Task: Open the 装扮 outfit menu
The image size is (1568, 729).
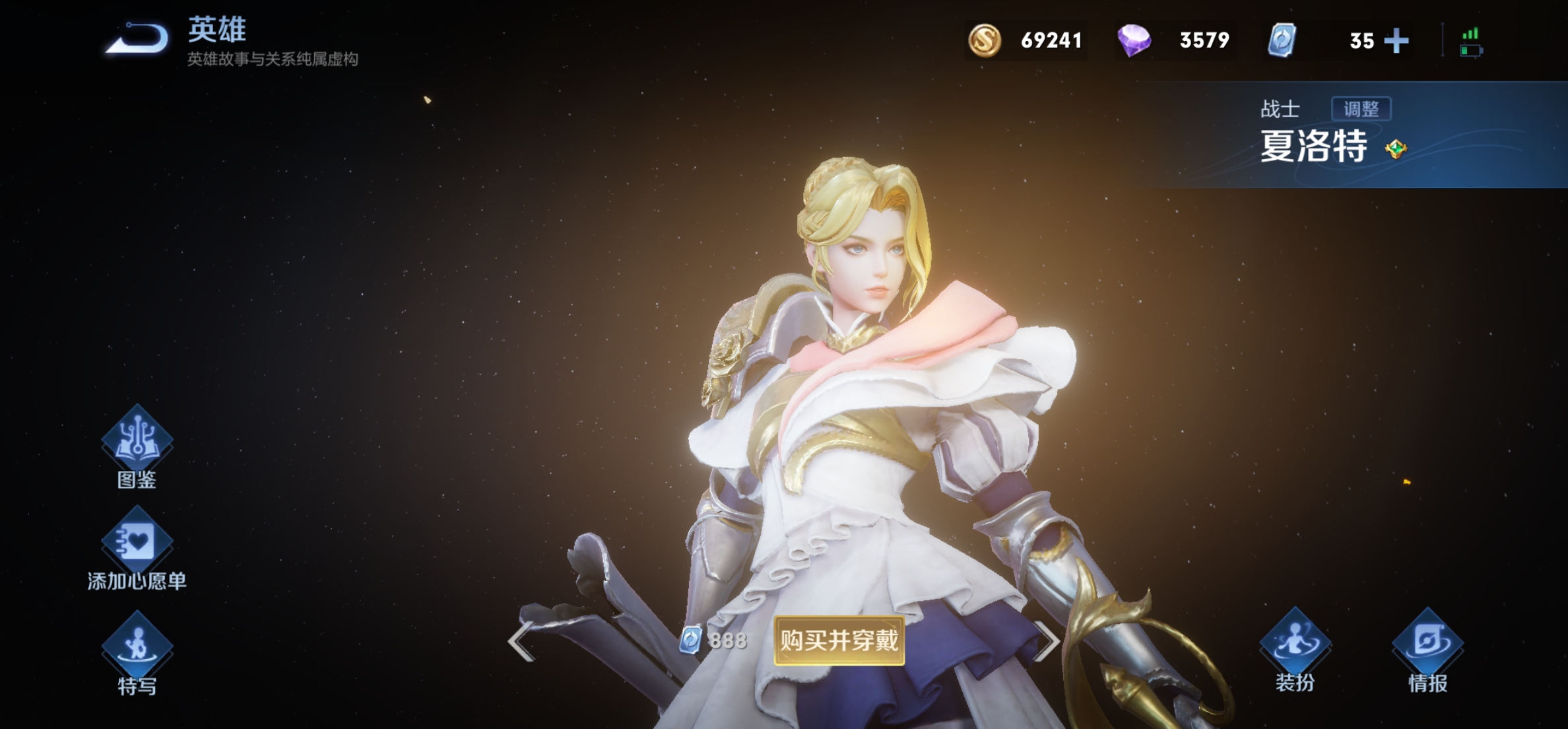Action: coord(1295,642)
